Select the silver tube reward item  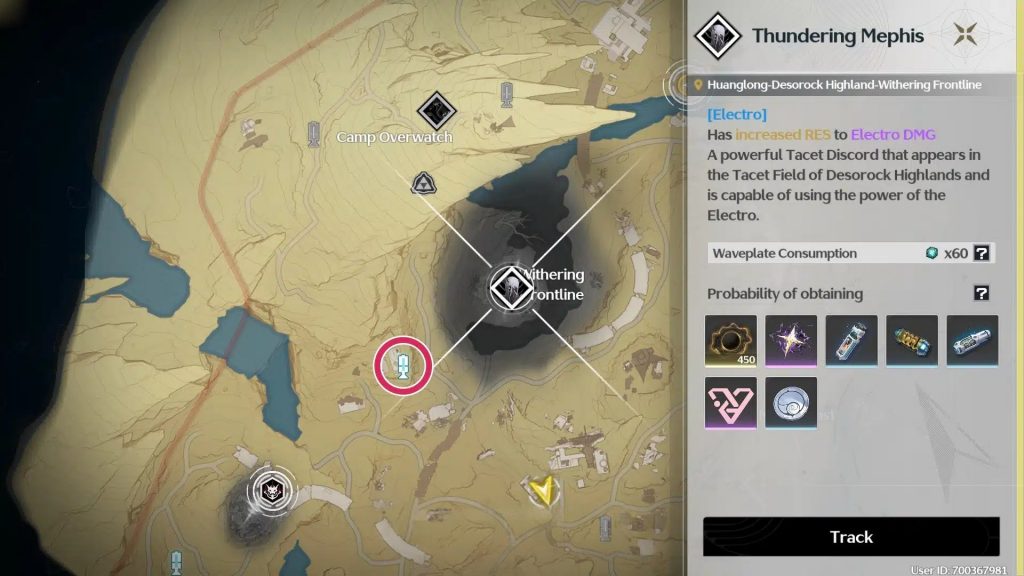(972, 341)
